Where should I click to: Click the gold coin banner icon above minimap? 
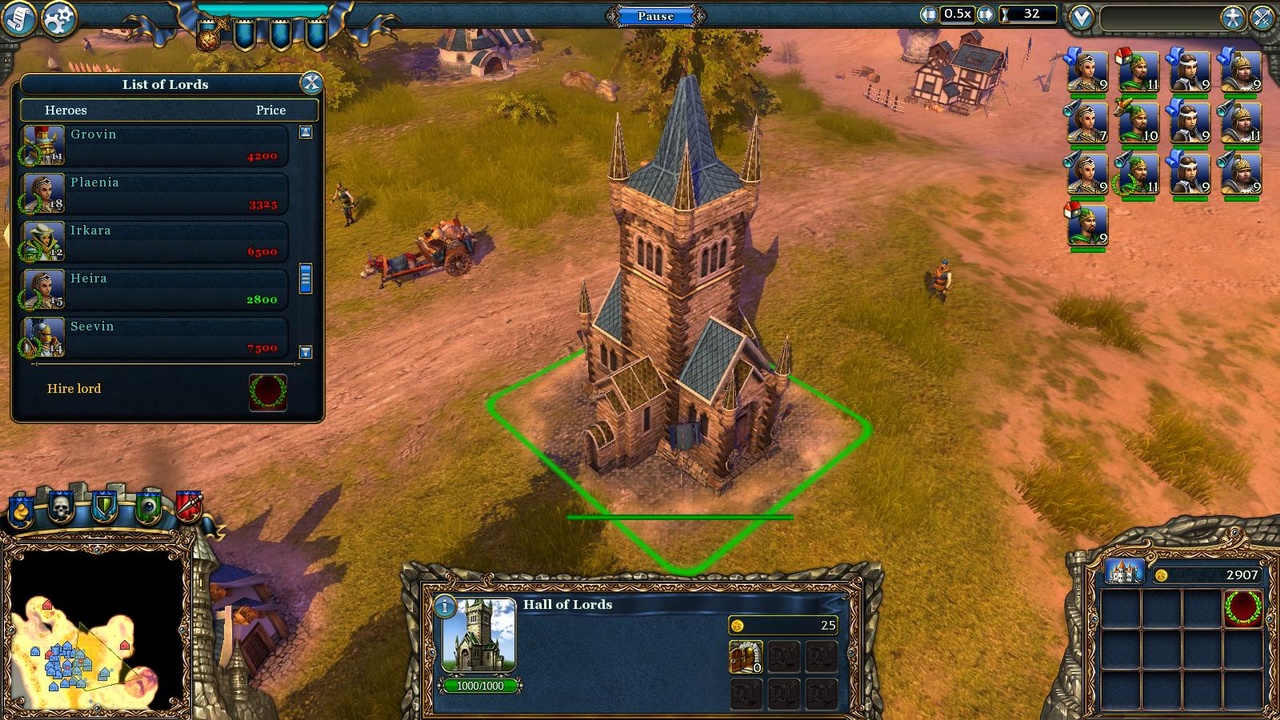tap(21, 509)
